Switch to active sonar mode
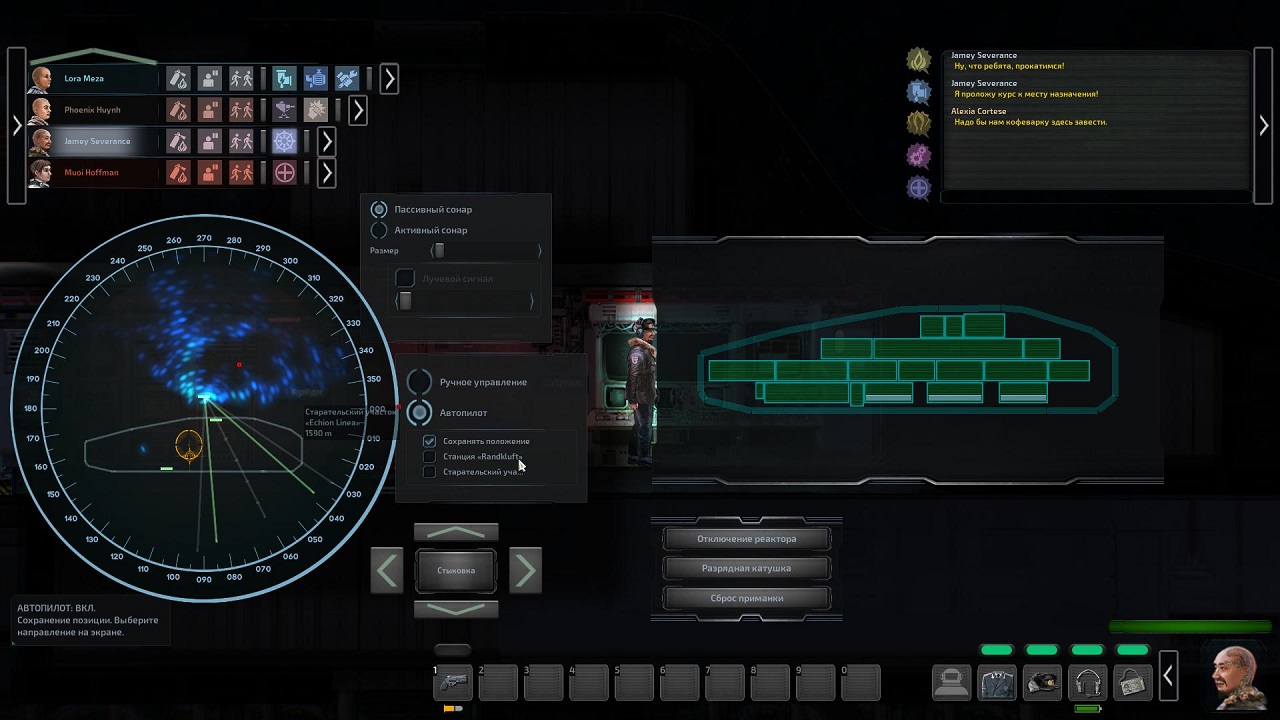This screenshot has width=1280, height=720. pyautogui.click(x=379, y=230)
